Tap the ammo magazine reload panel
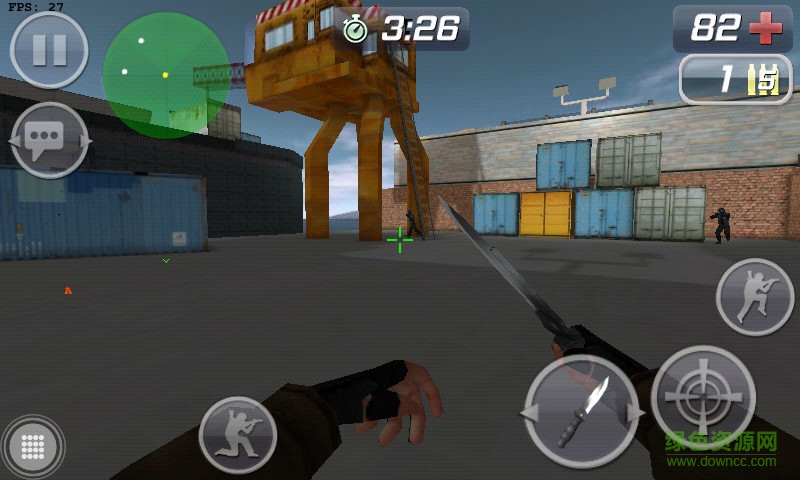800x480 pixels. pos(735,80)
